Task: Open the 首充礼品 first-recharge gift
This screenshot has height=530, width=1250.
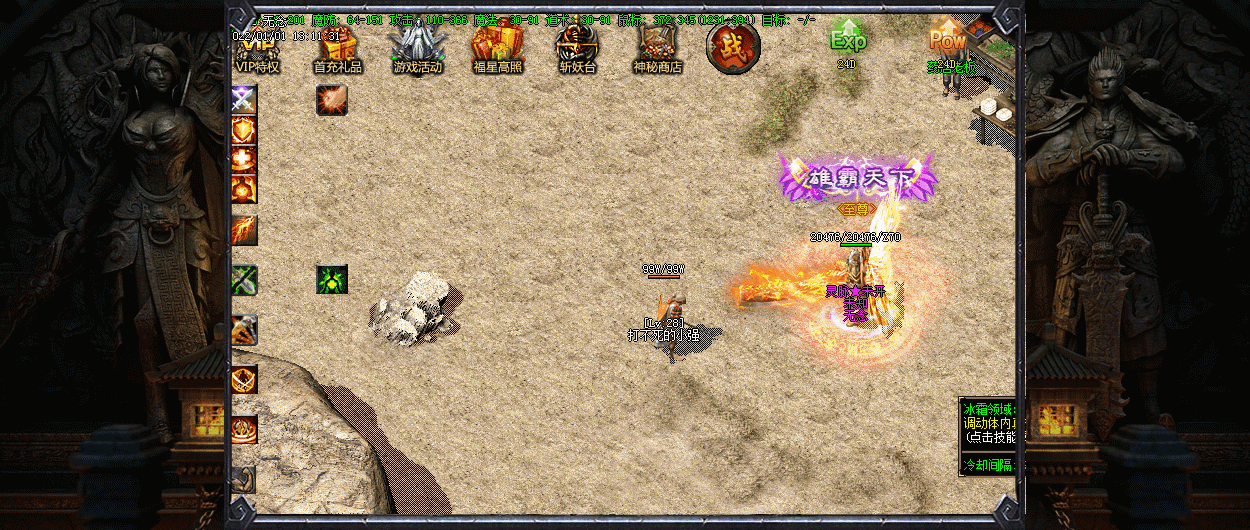Action: (x=337, y=47)
